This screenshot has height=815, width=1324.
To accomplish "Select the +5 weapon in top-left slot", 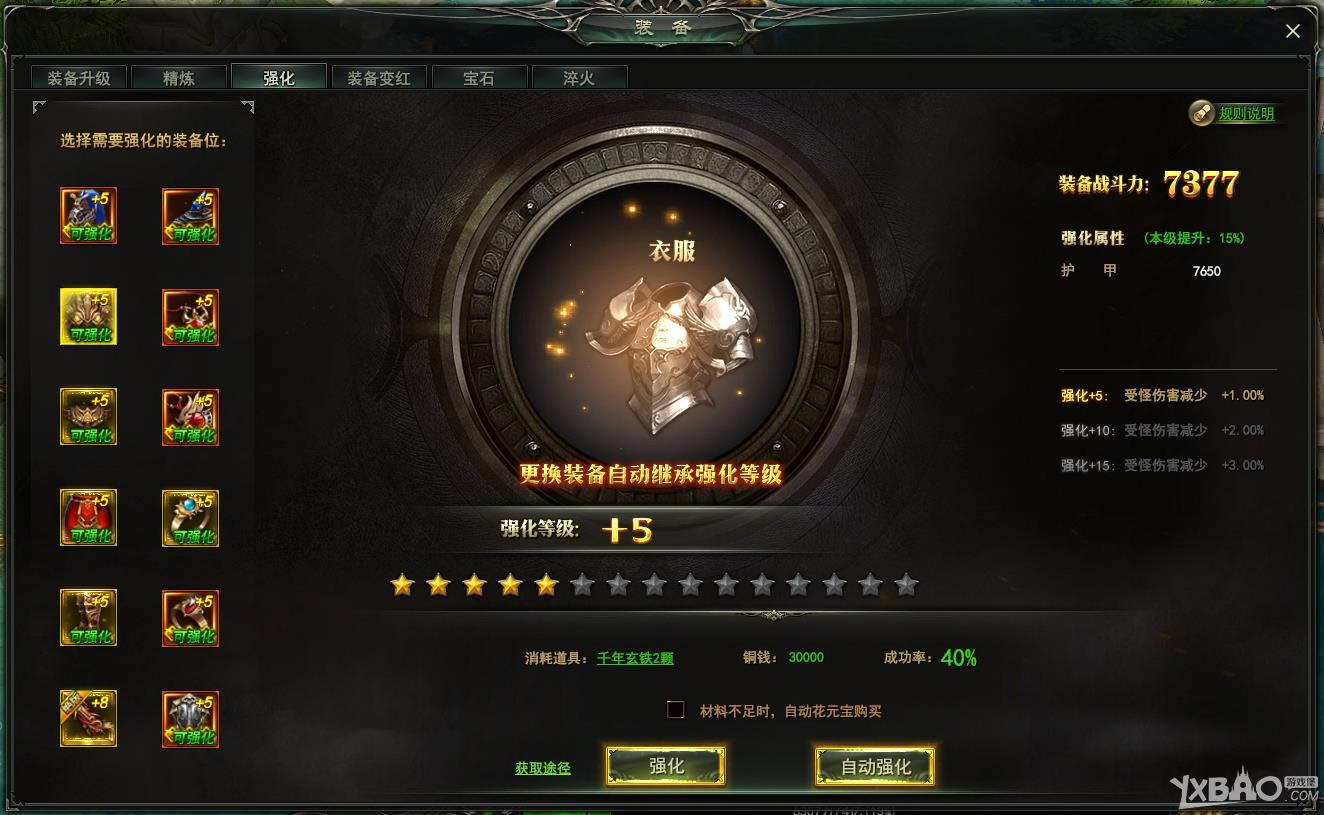I will (x=88, y=216).
